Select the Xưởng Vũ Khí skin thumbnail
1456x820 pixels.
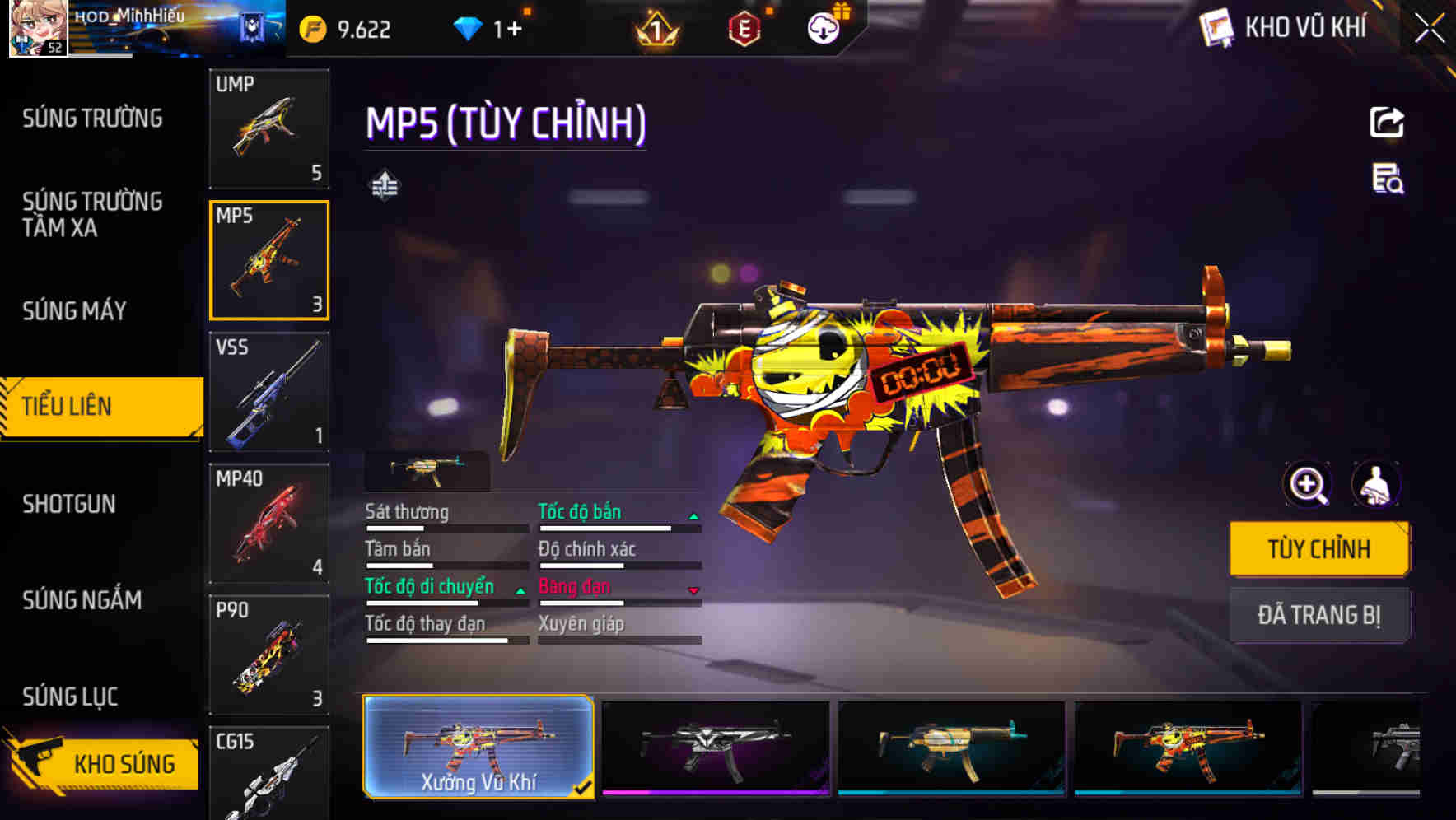pyautogui.click(x=478, y=747)
